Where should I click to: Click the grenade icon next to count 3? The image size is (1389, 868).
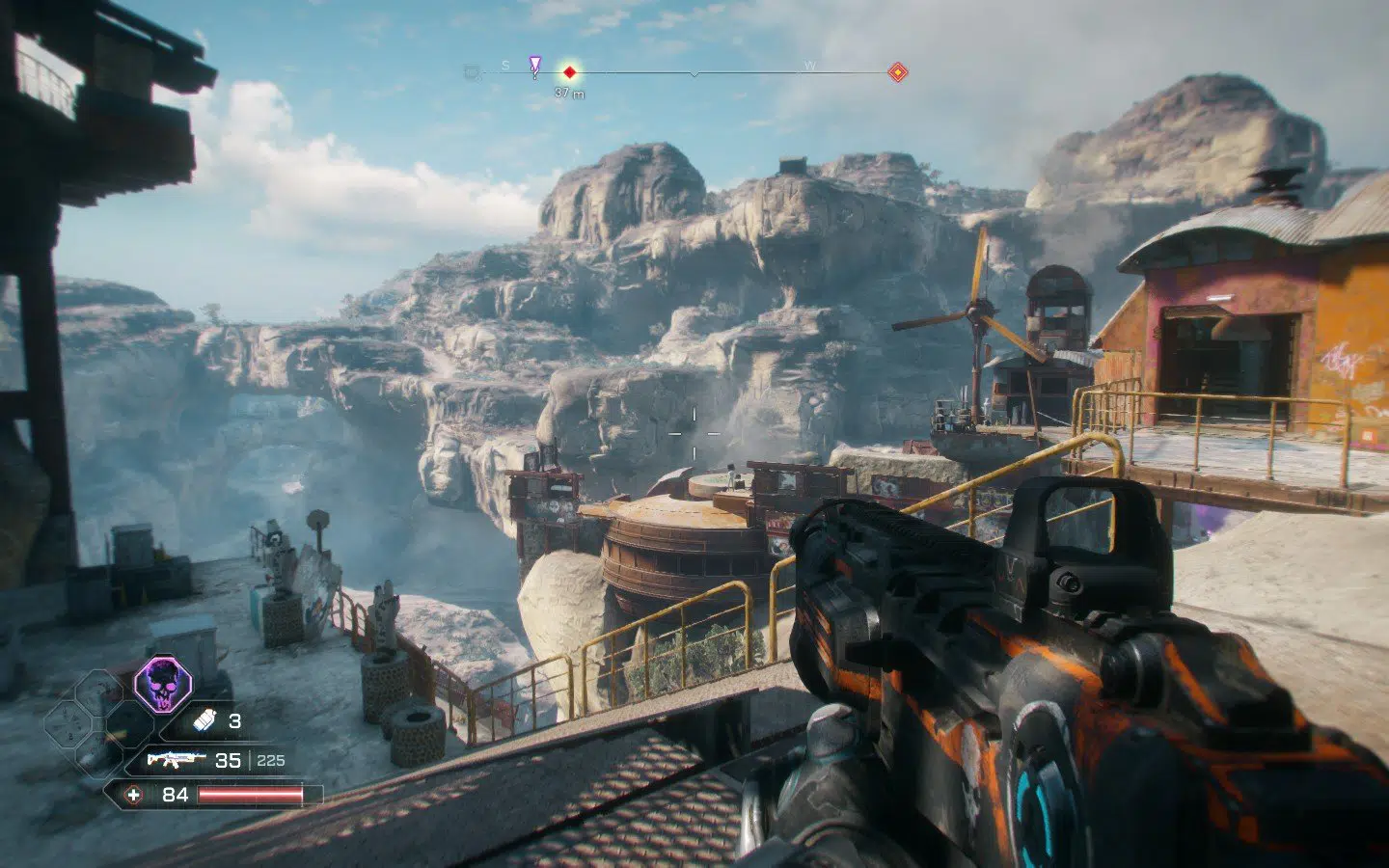click(x=205, y=721)
